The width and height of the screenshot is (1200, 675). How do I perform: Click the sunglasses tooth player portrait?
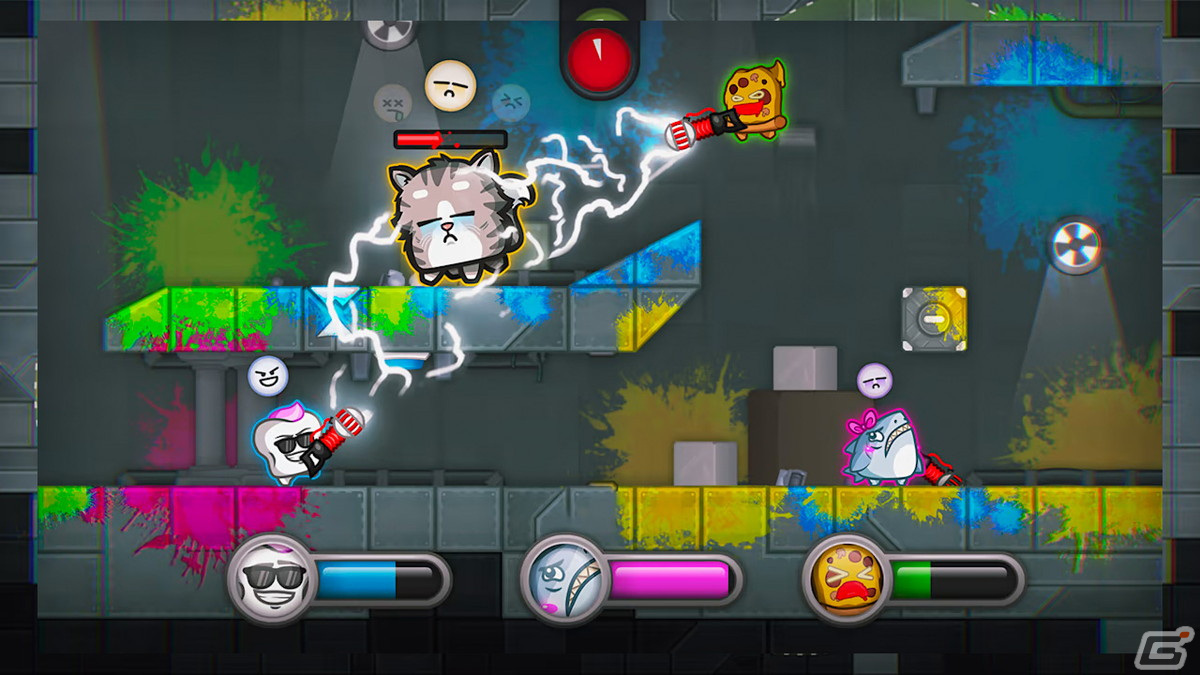[x=267, y=579]
